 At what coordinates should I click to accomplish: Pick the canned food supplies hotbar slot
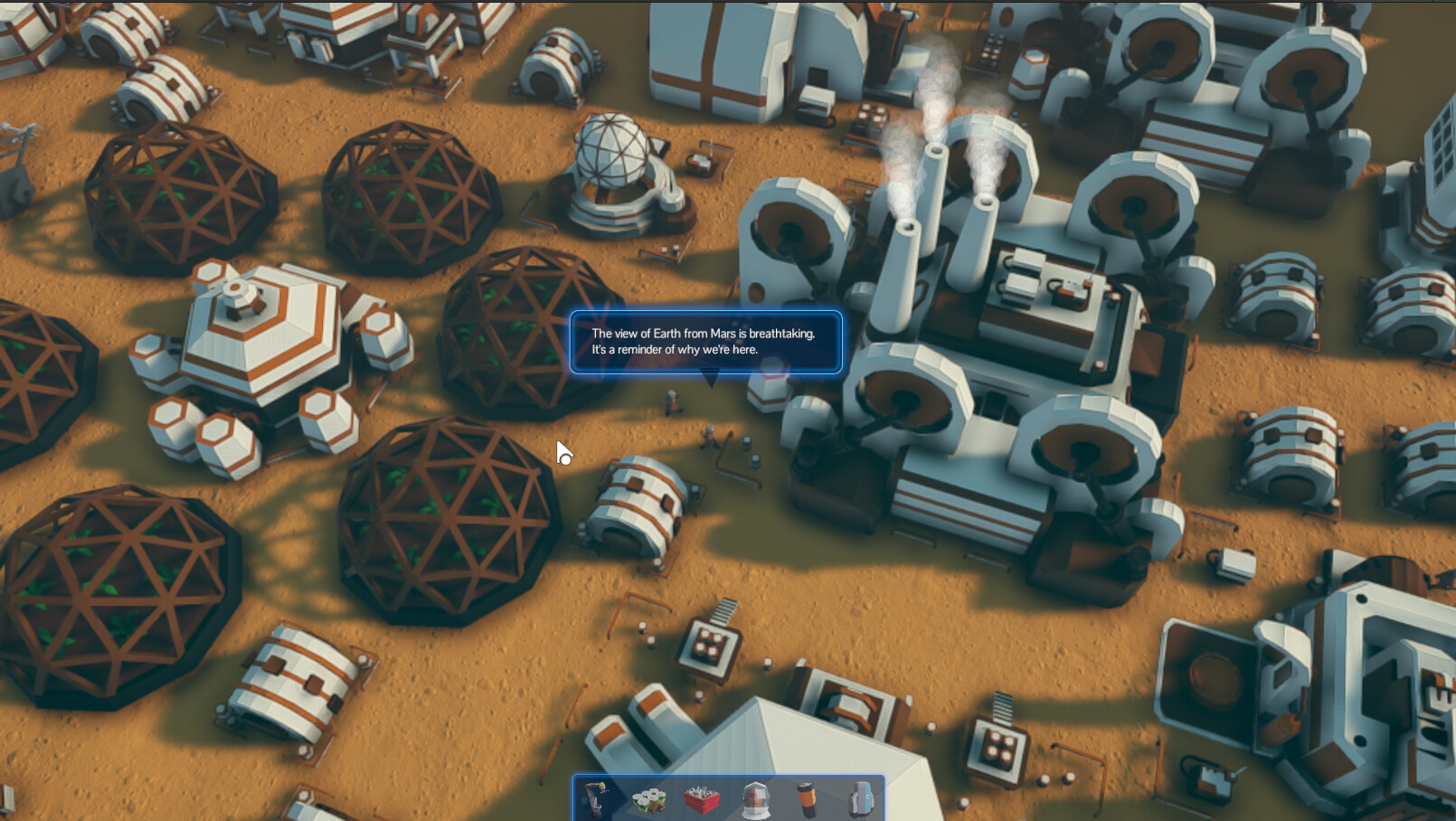[x=647, y=799]
